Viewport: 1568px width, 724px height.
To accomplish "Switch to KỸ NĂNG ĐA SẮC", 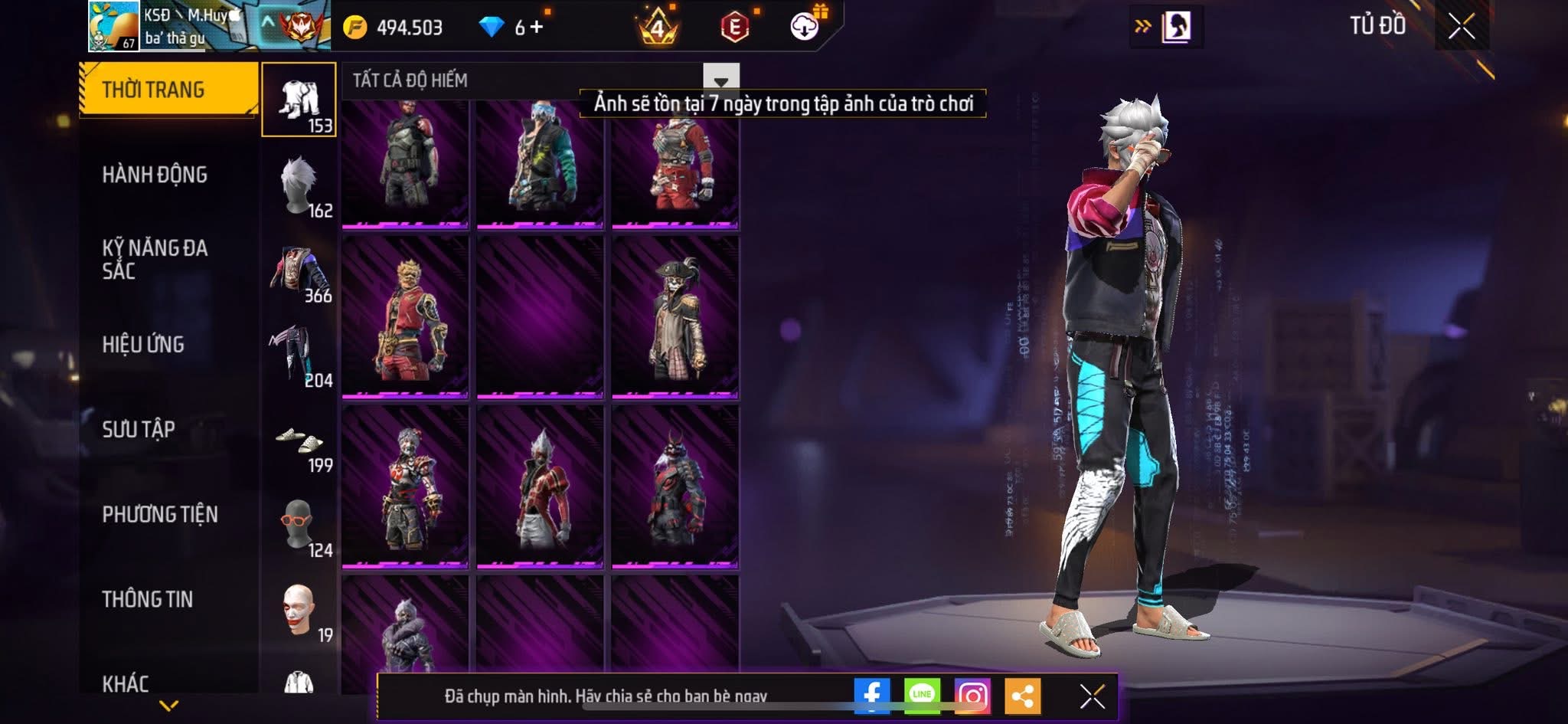I will (x=155, y=259).
